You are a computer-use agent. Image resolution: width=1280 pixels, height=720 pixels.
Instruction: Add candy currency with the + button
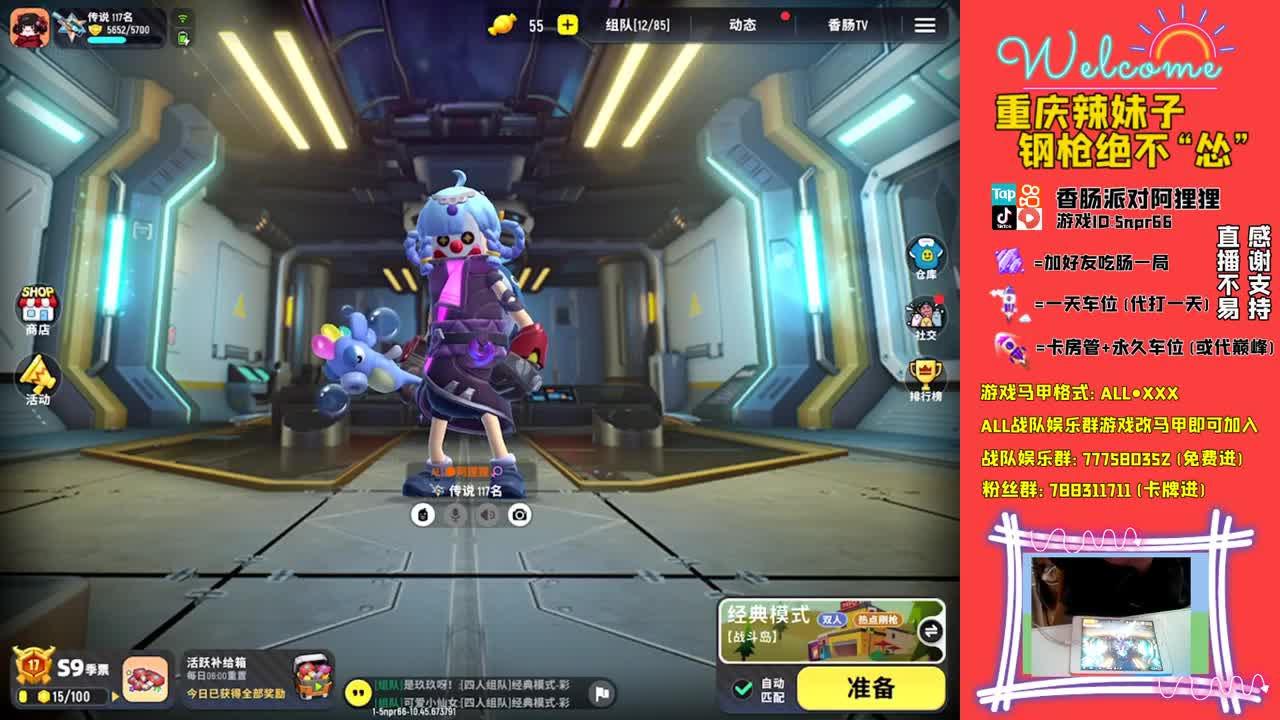pos(567,25)
